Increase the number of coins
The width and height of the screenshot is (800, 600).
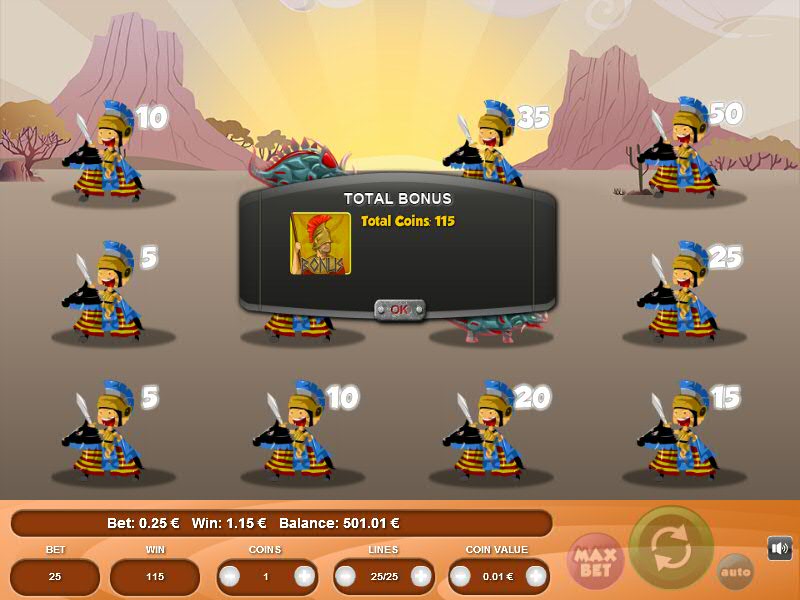pyautogui.click(x=305, y=577)
